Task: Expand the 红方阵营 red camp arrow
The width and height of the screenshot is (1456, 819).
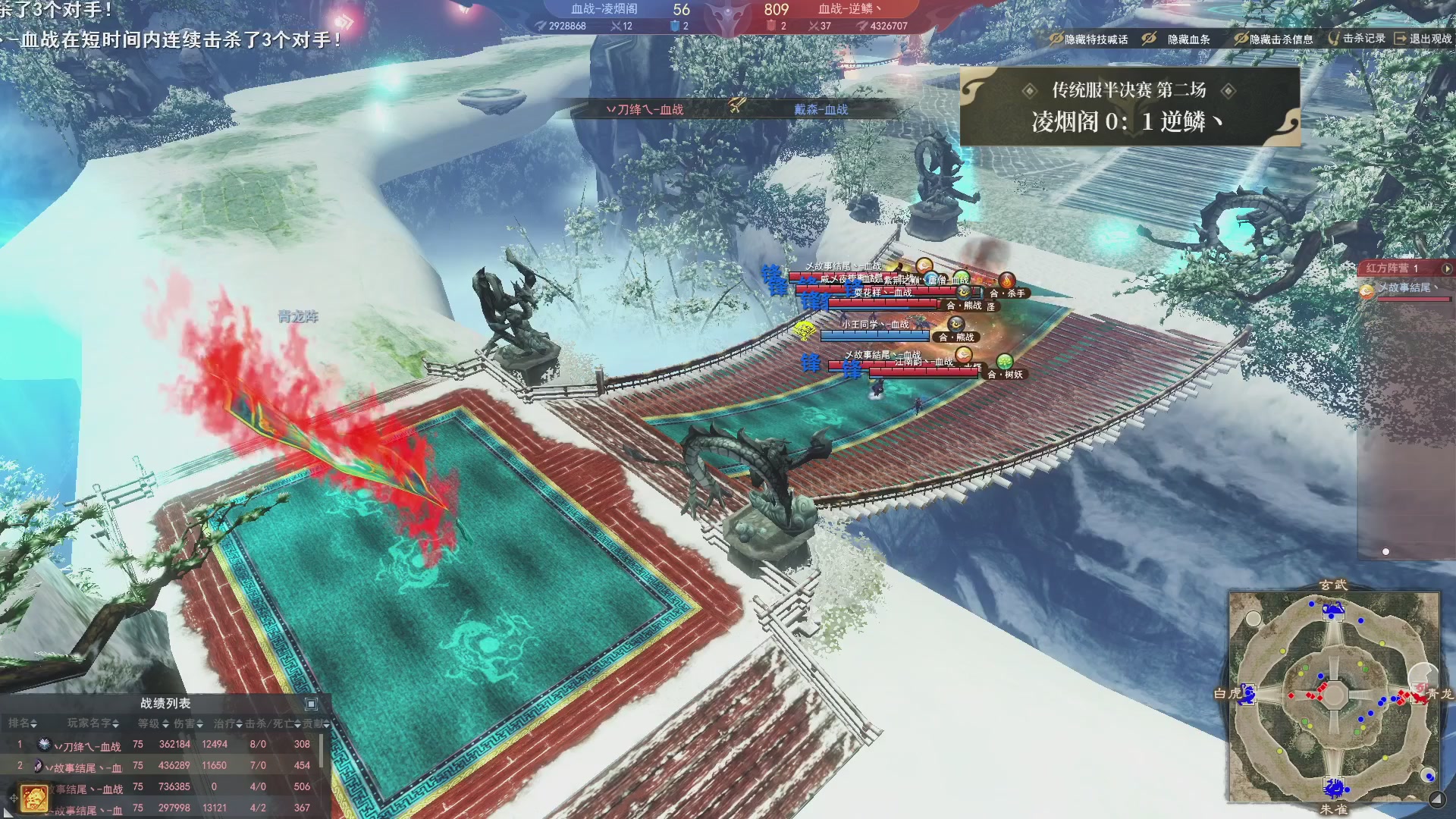Action: pos(1446,268)
